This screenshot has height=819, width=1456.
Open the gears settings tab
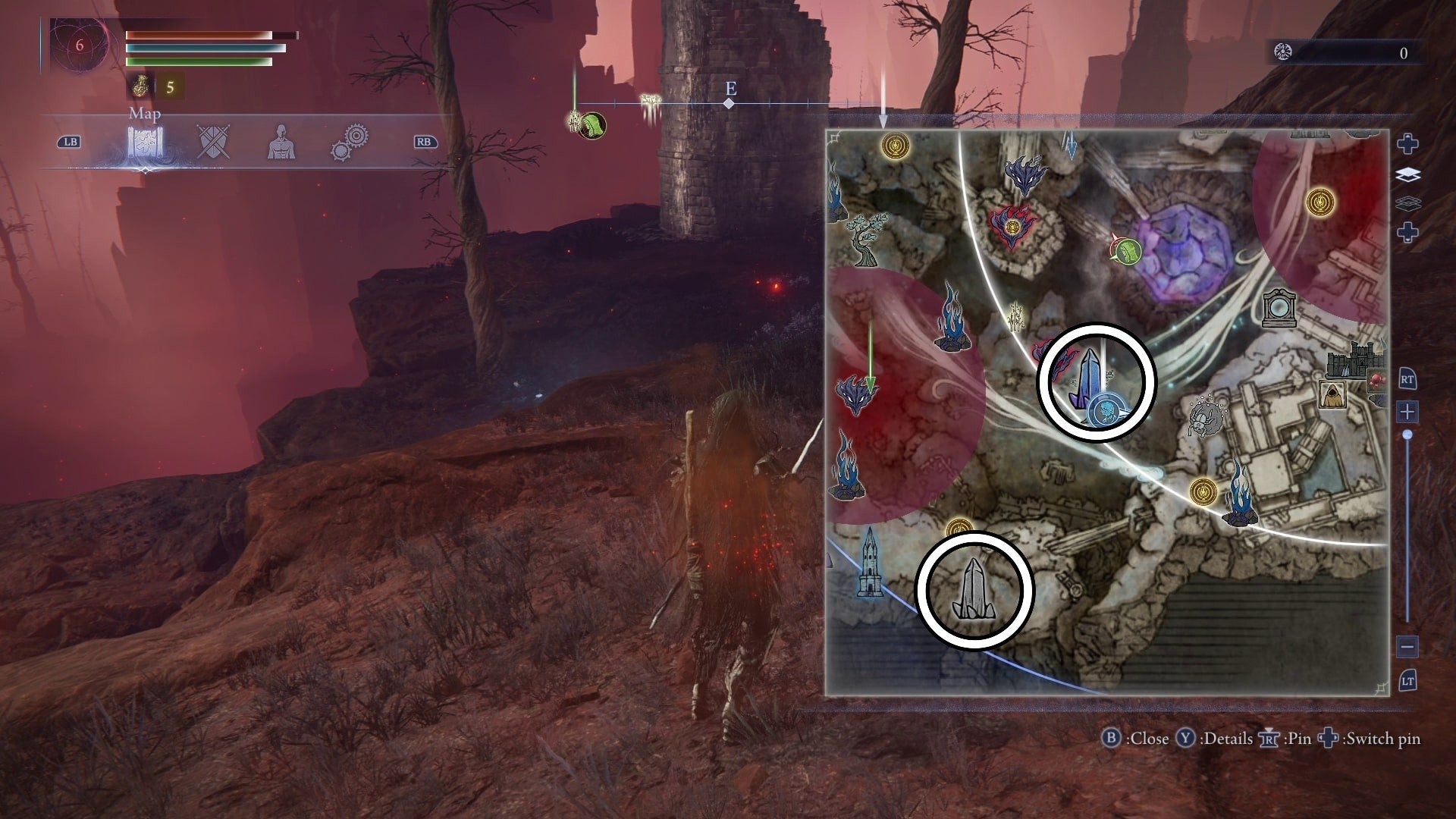tap(350, 142)
